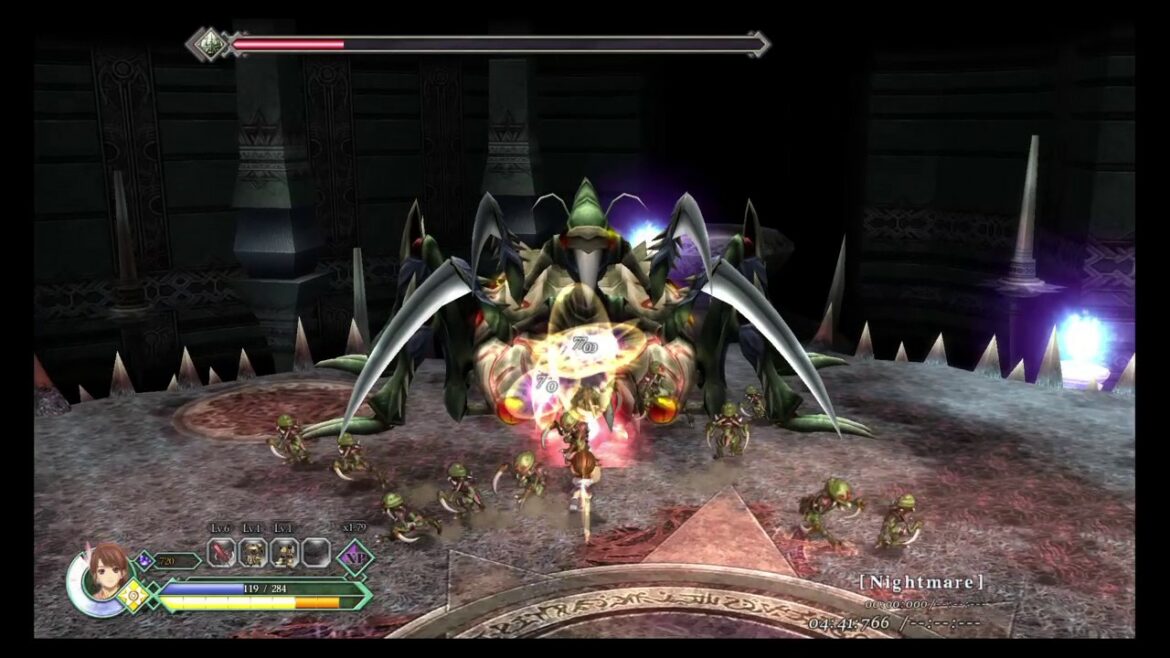Select the red weapon skill slot at Lv.6

222,552
